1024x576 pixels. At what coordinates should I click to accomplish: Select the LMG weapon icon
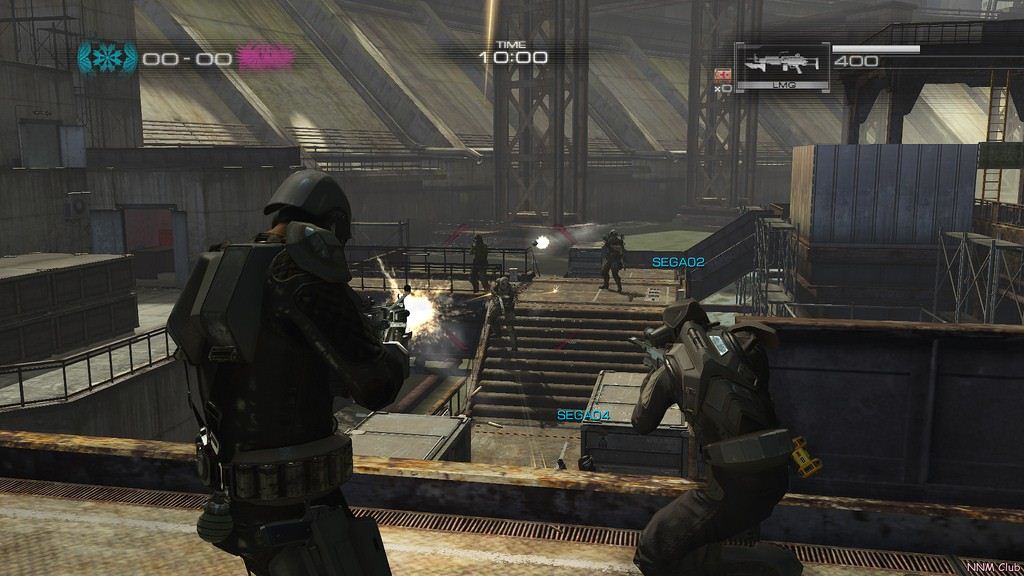[782, 65]
